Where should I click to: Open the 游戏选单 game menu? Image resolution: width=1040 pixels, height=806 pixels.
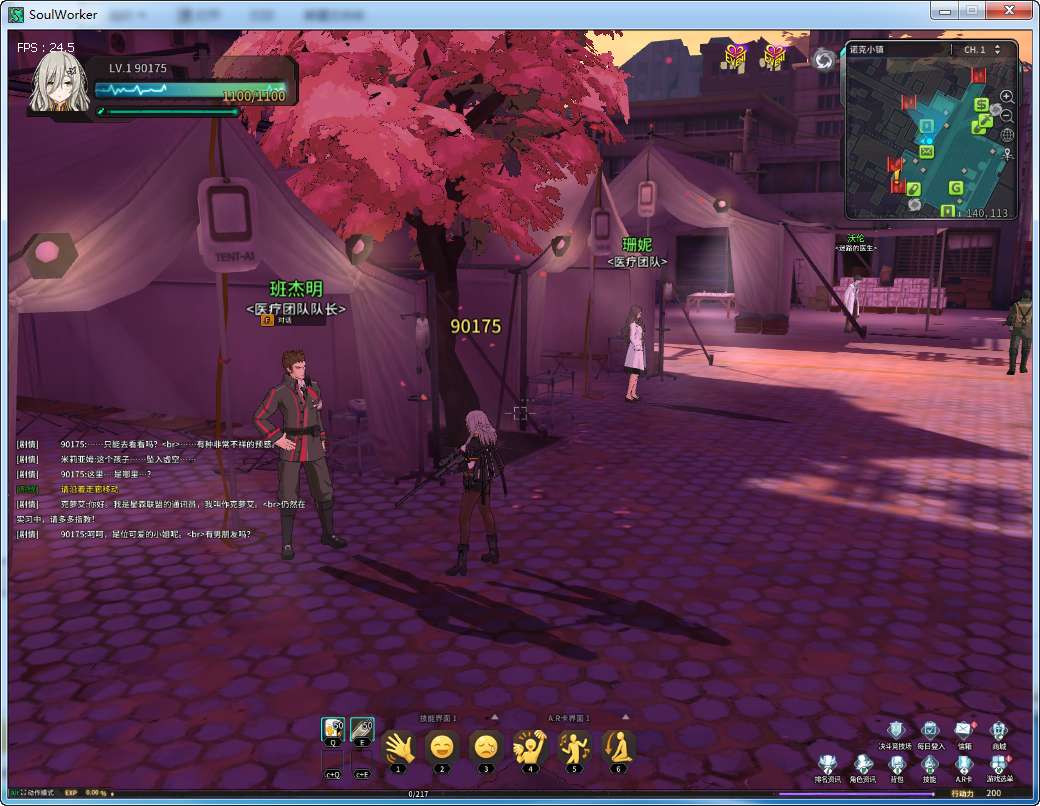pos(998,765)
